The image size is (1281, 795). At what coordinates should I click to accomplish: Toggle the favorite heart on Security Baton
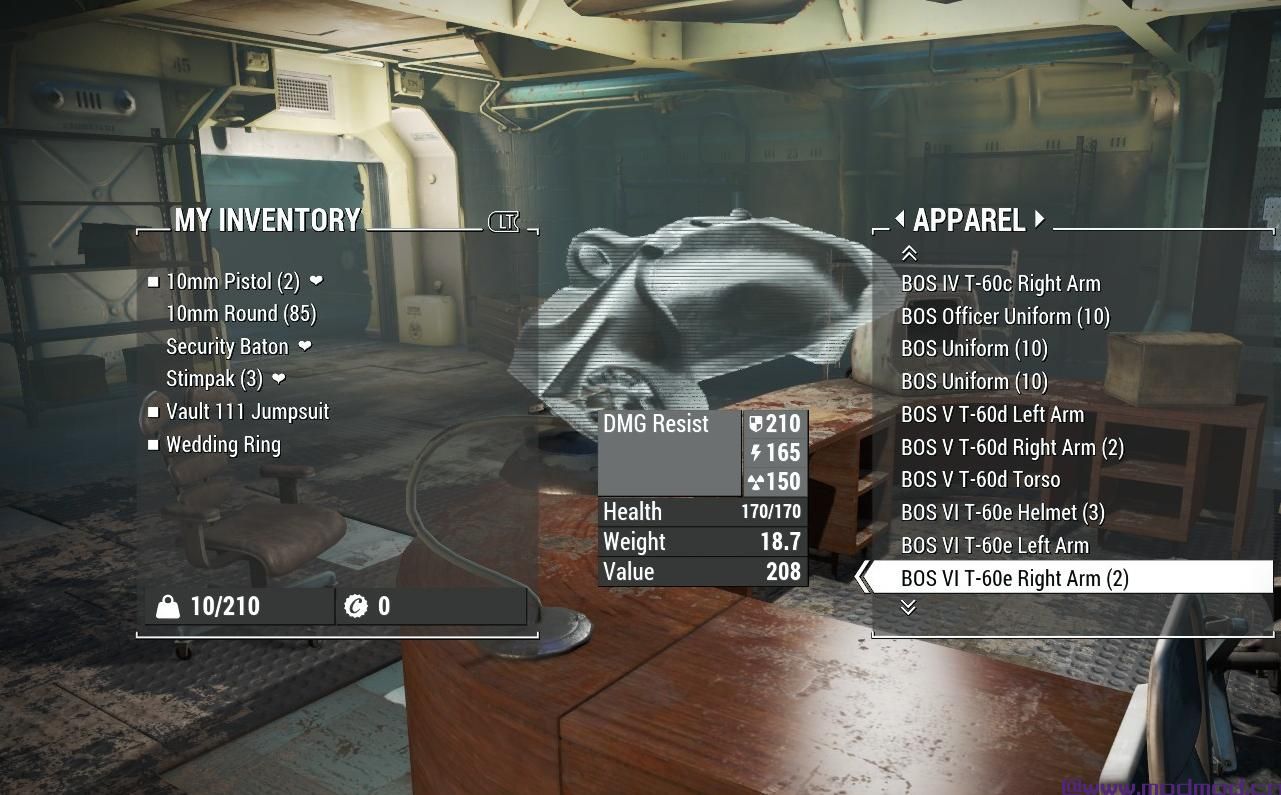(303, 347)
